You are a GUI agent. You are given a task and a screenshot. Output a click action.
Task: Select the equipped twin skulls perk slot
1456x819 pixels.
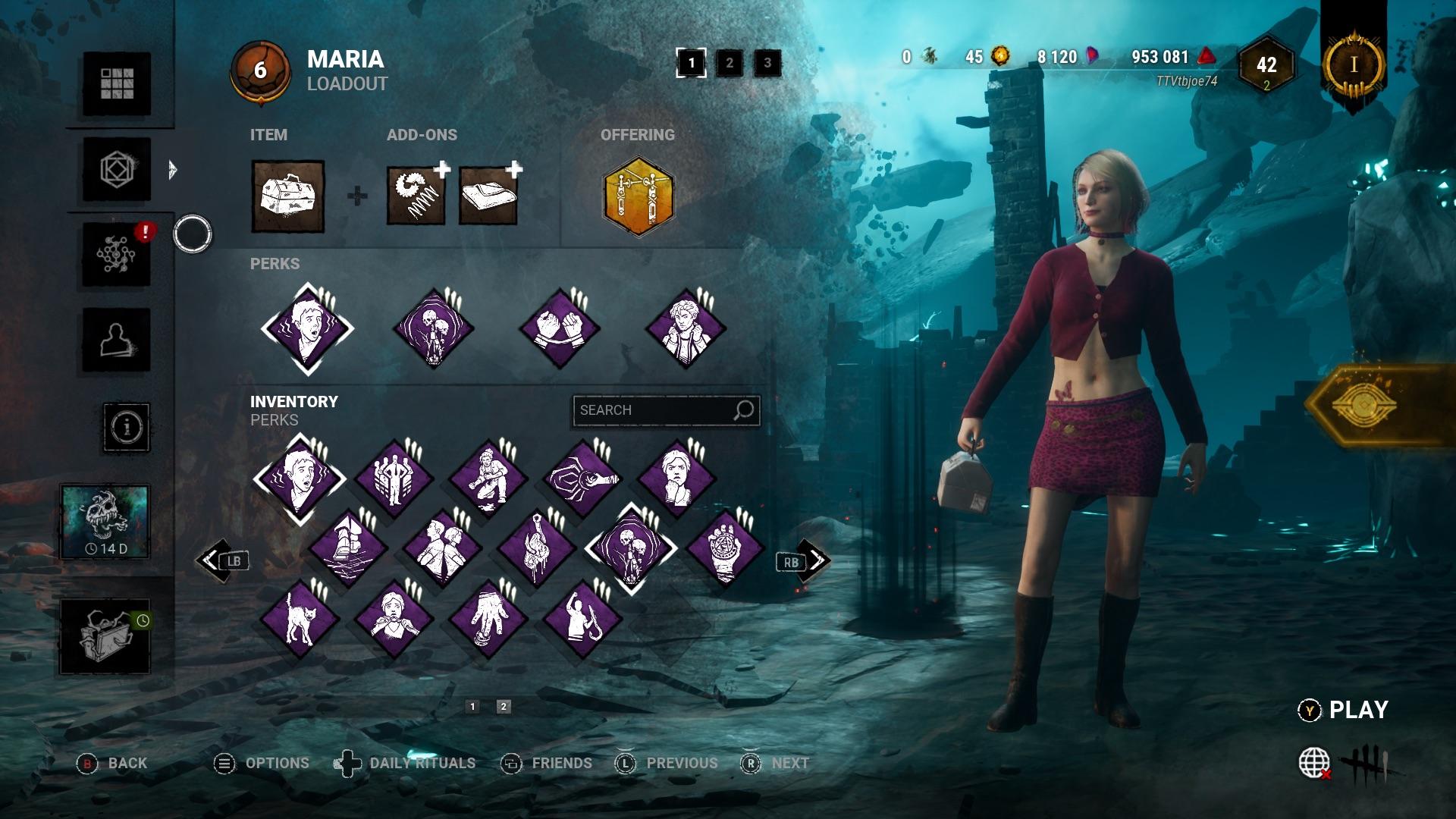[434, 329]
